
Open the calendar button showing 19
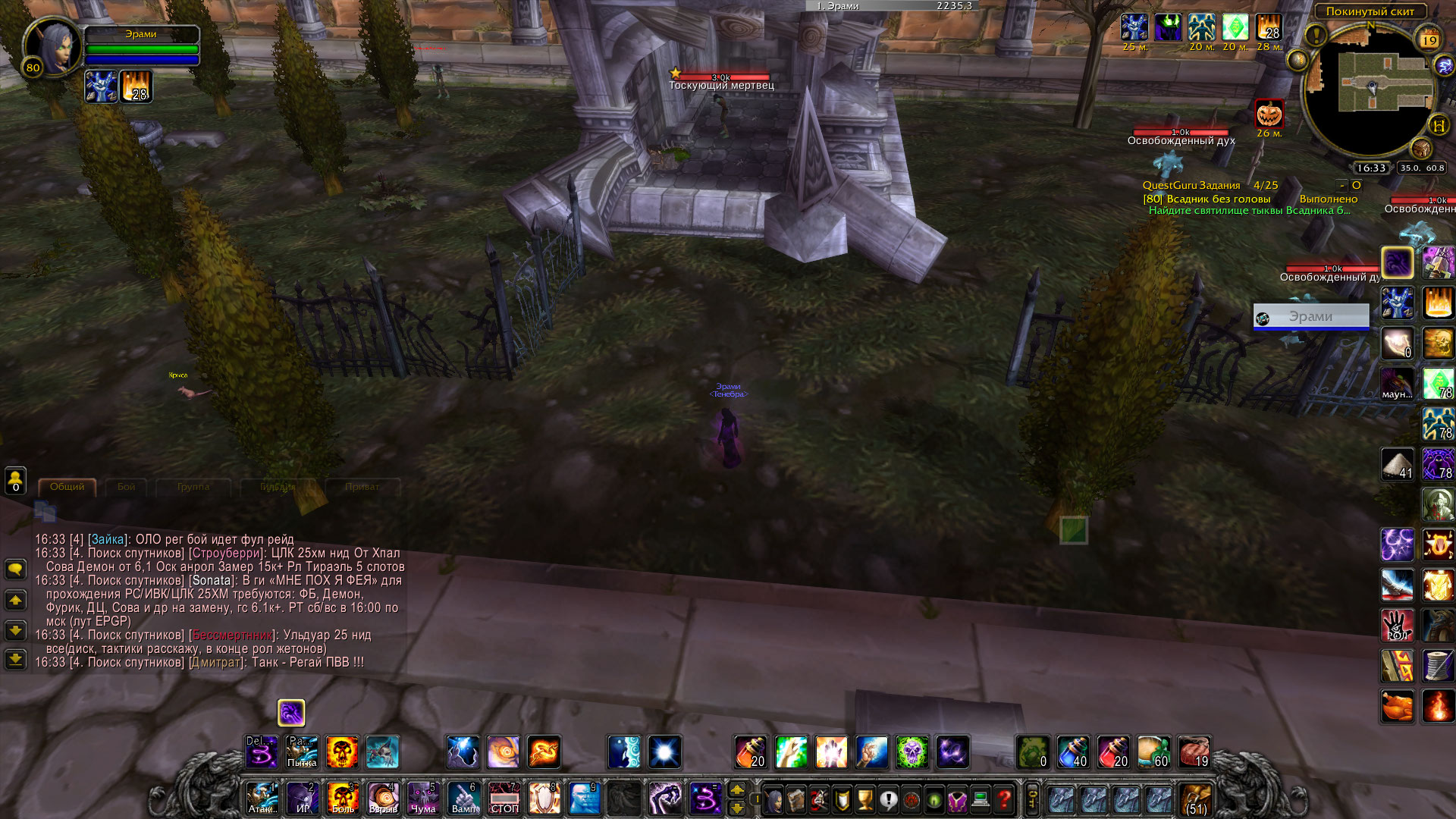(1429, 40)
